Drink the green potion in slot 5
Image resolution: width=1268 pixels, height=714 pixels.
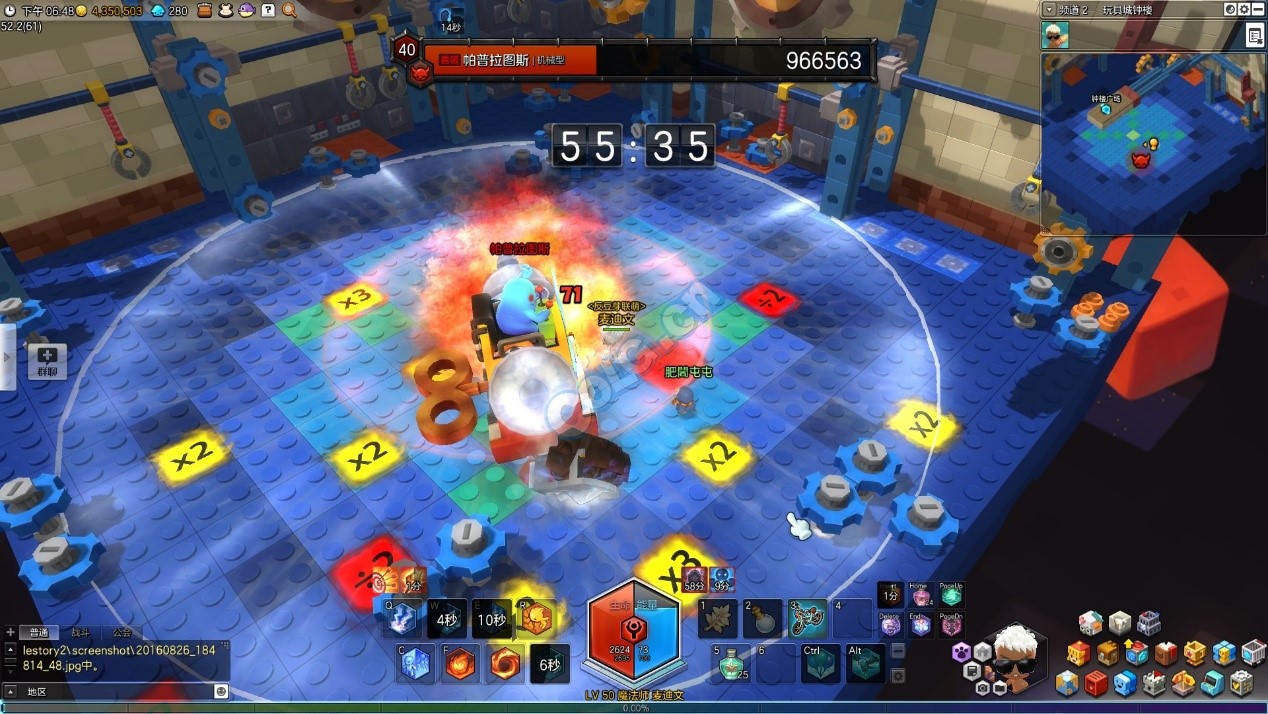pos(731,663)
